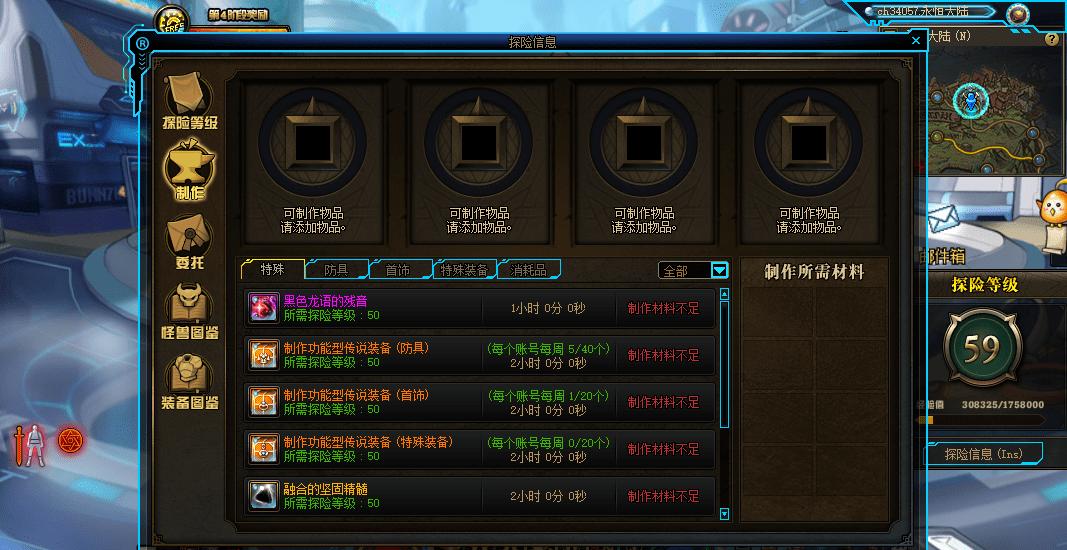Viewport: 1067px width, 550px height.
Task: Switch to the 特殊 tab
Action: 272,270
